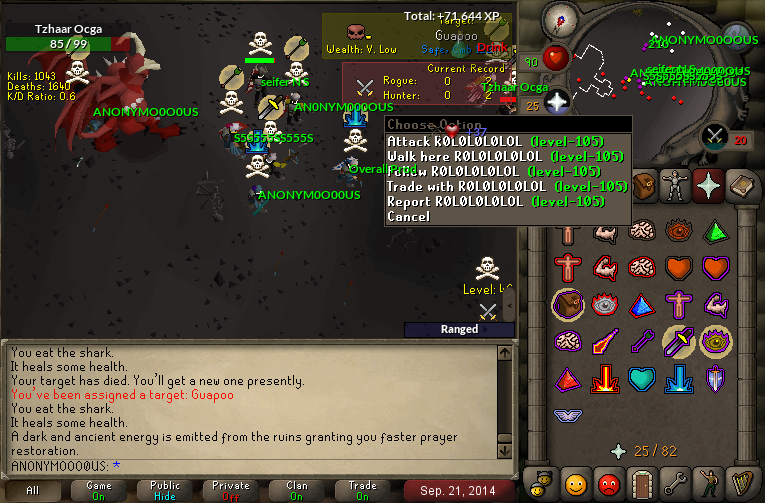This screenshot has height=503, width=765.
Task: Cancel the Choose Option menu
Action: (x=408, y=216)
